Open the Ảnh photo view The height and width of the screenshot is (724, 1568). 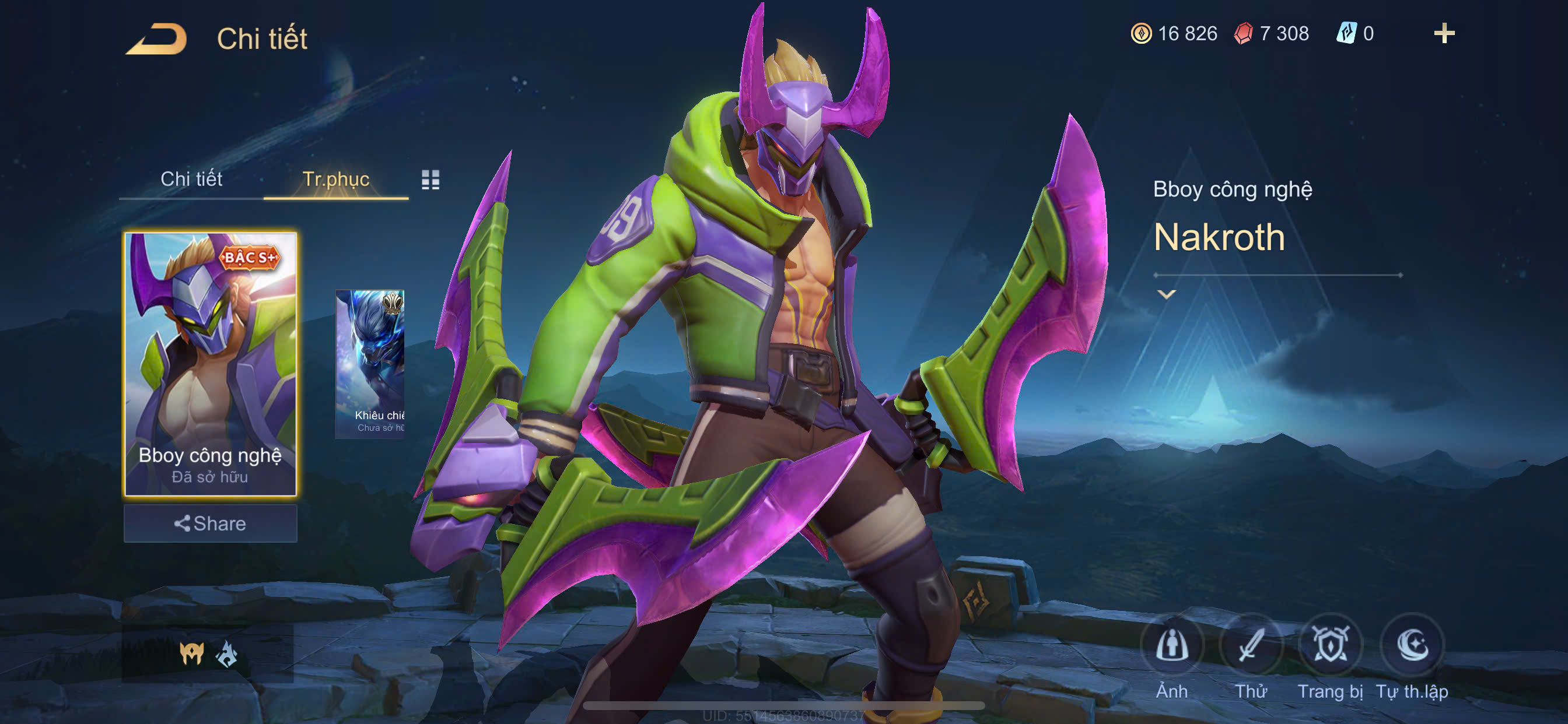1172,646
